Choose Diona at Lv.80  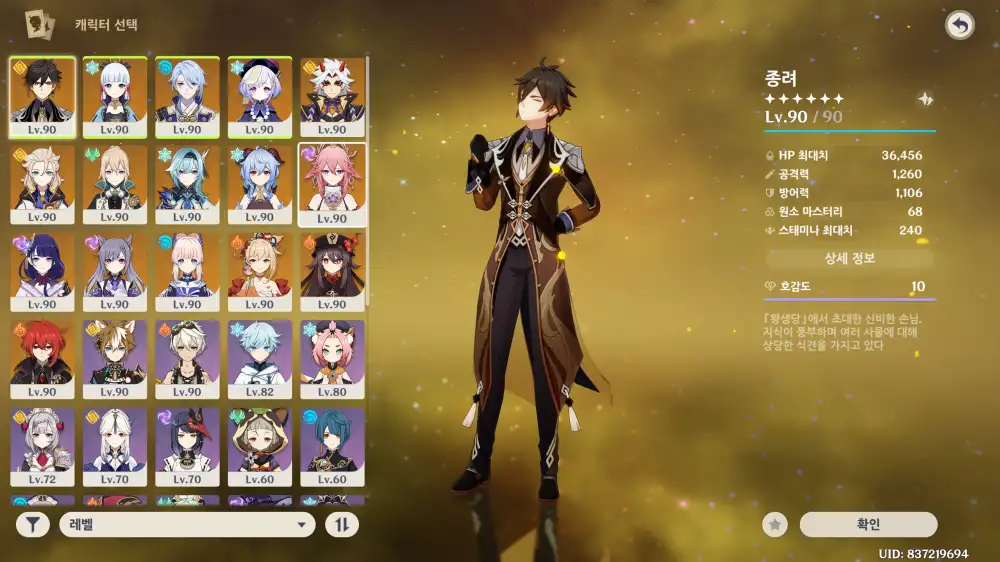coord(333,359)
